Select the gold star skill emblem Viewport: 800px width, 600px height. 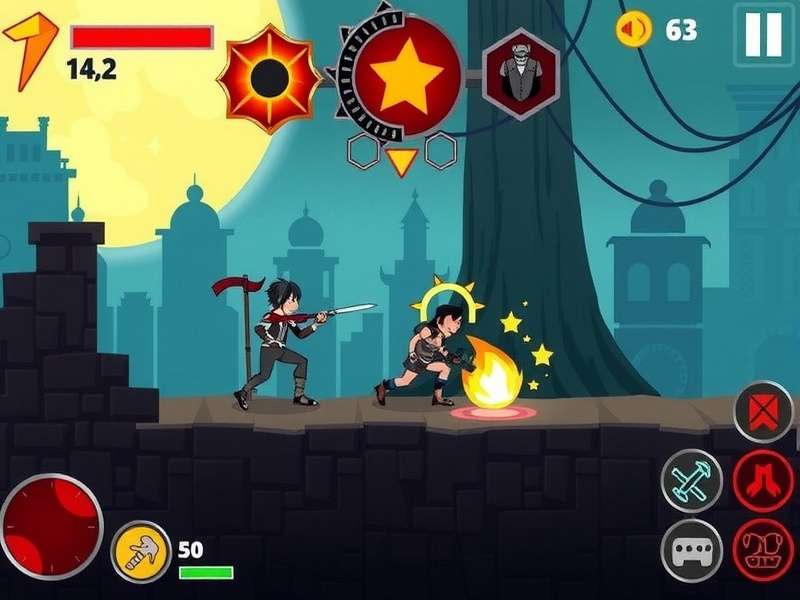[x=406, y=77]
